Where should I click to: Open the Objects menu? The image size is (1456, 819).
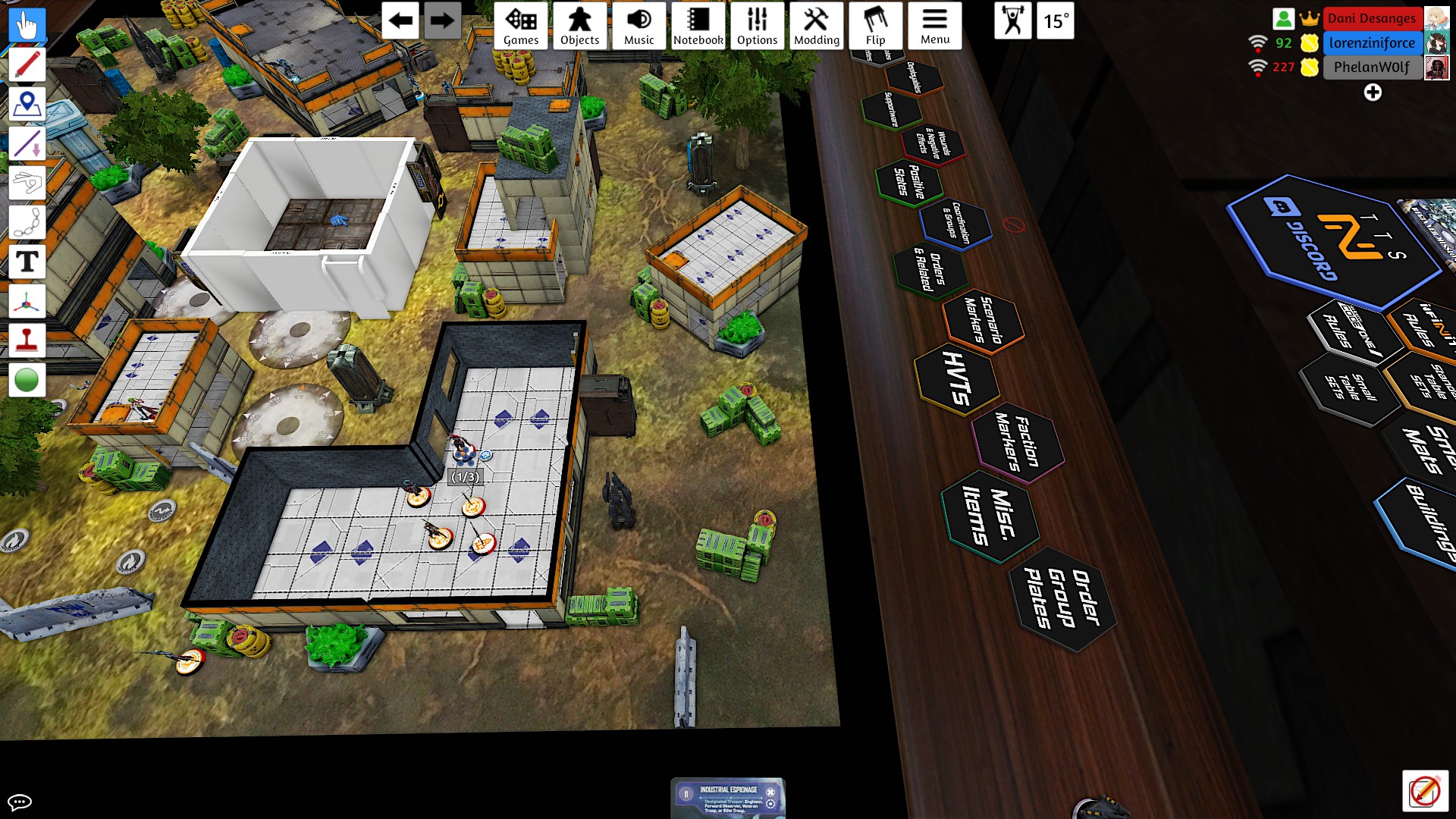(579, 26)
